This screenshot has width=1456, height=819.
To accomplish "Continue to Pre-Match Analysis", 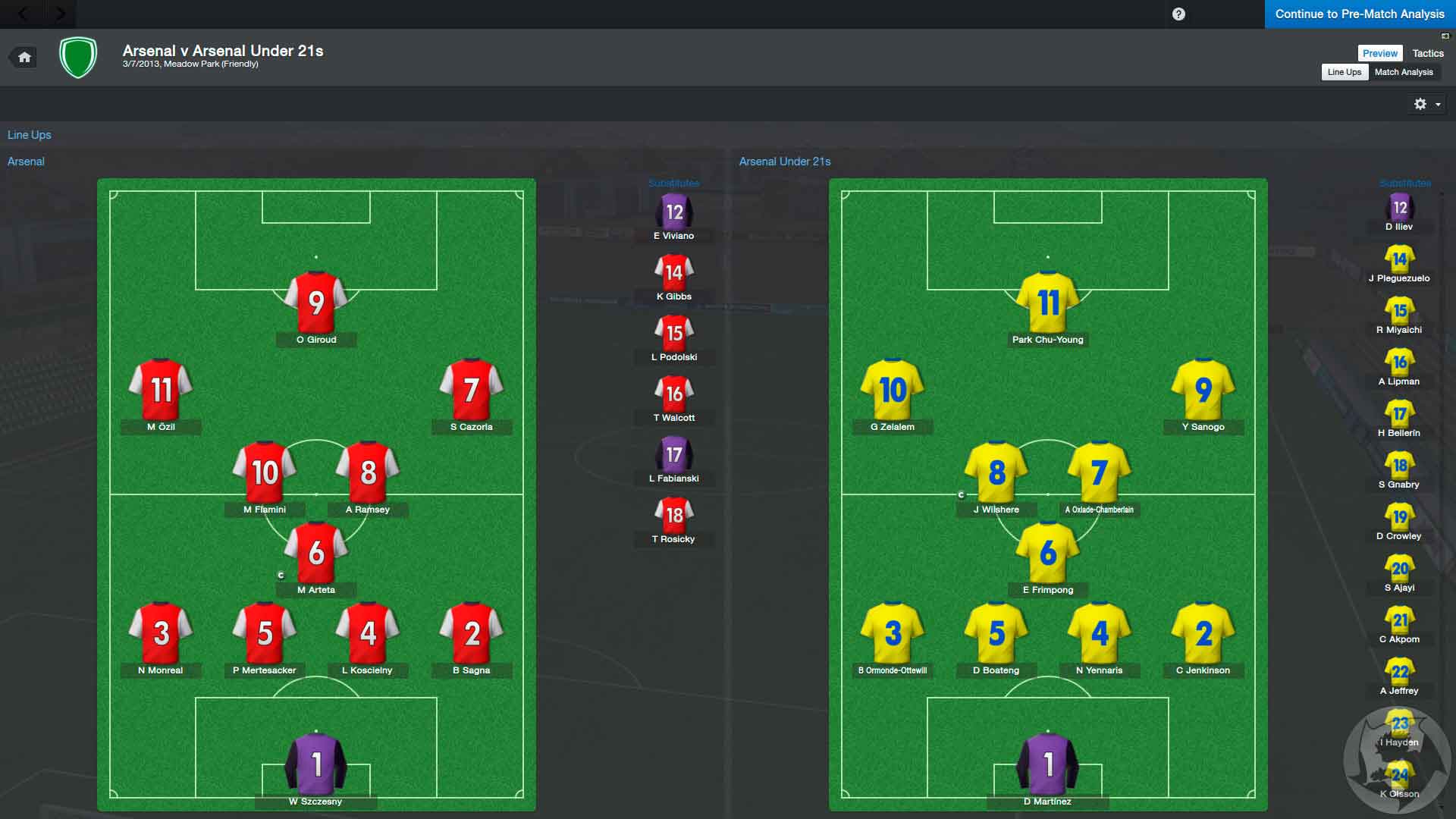I will point(1359,14).
